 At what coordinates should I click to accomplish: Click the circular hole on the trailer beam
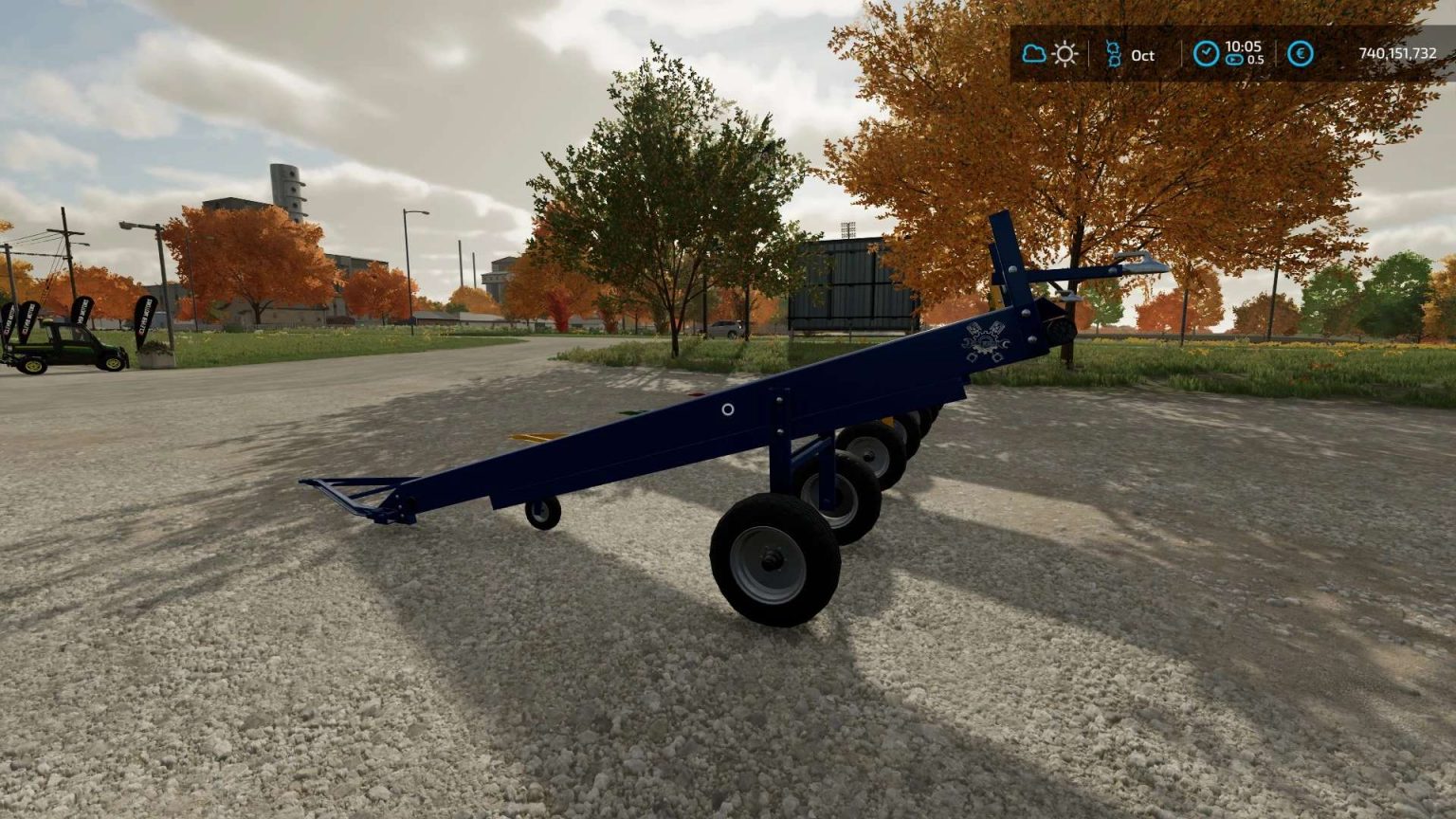pos(728,409)
